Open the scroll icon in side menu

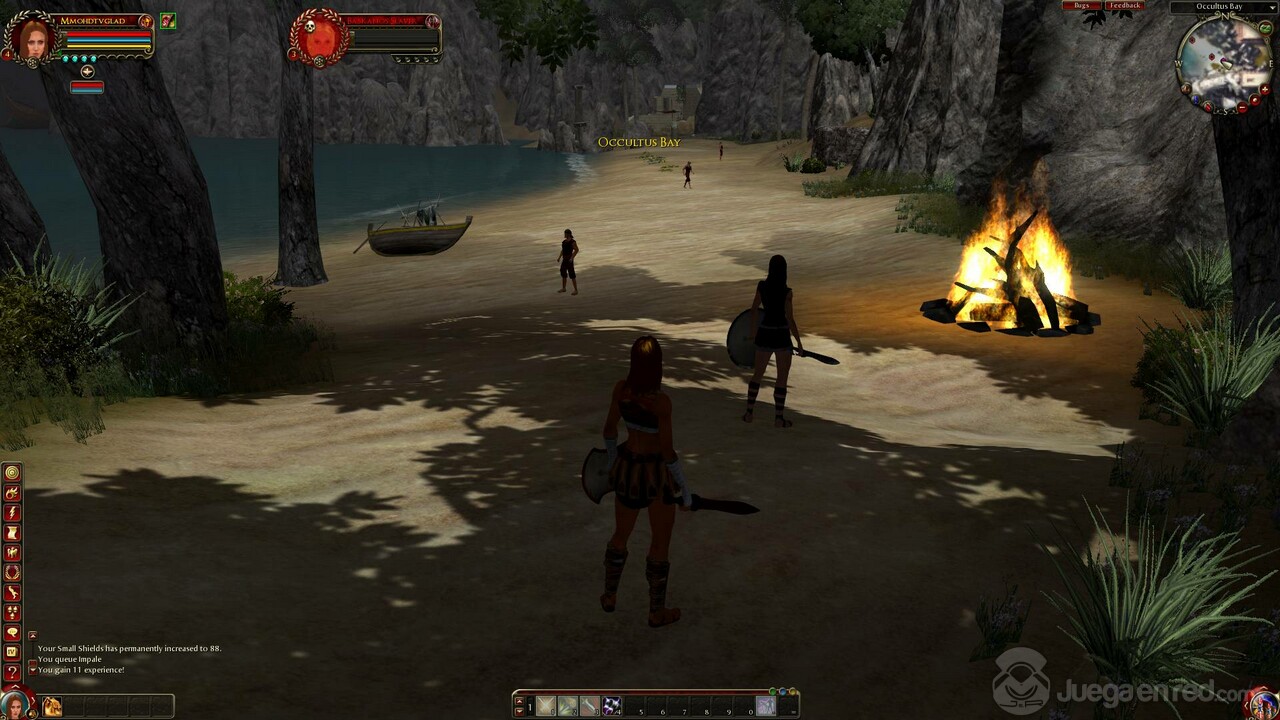pos(12,532)
